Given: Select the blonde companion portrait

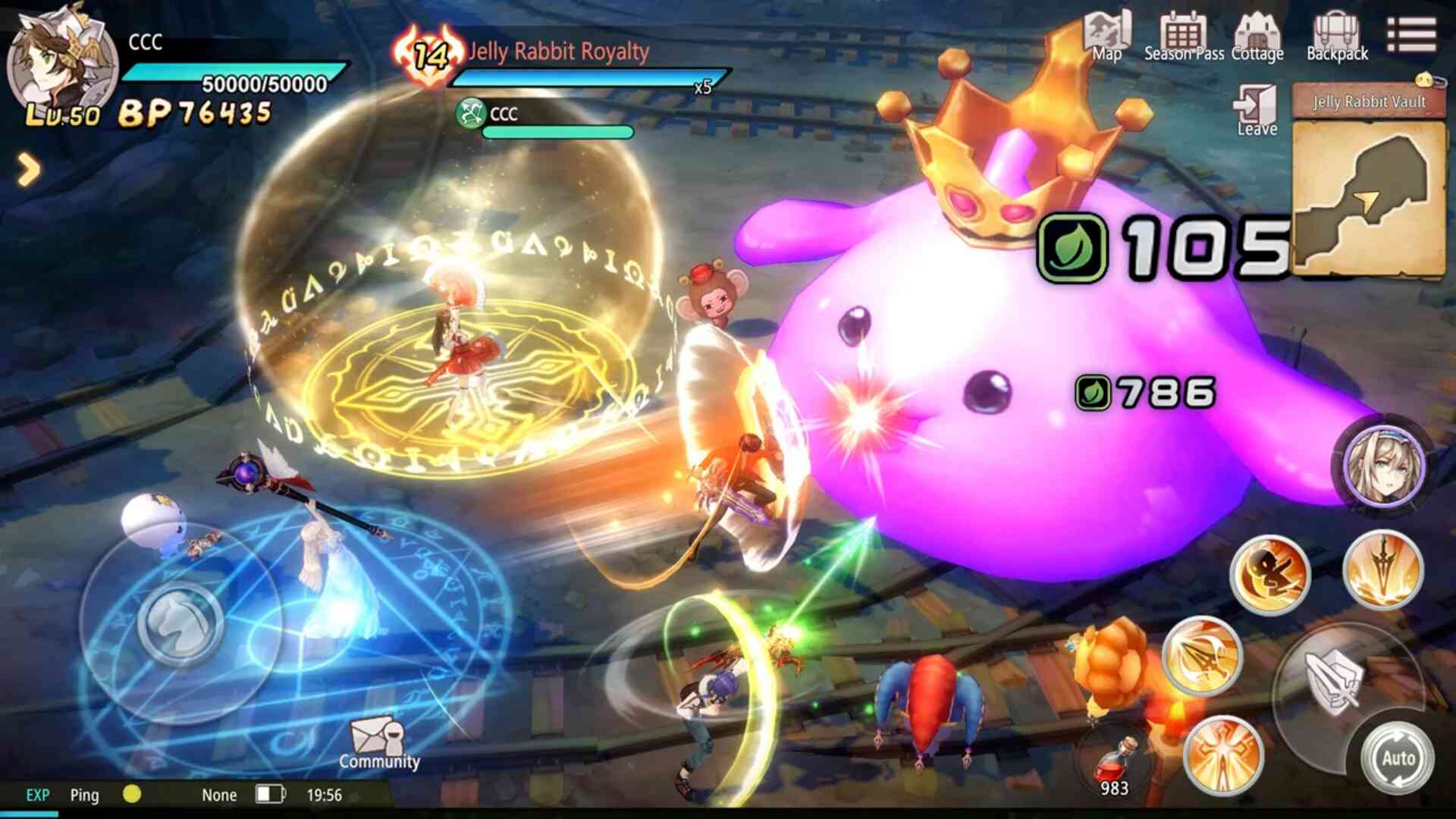Looking at the screenshot, I should pyautogui.click(x=1384, y=465).
